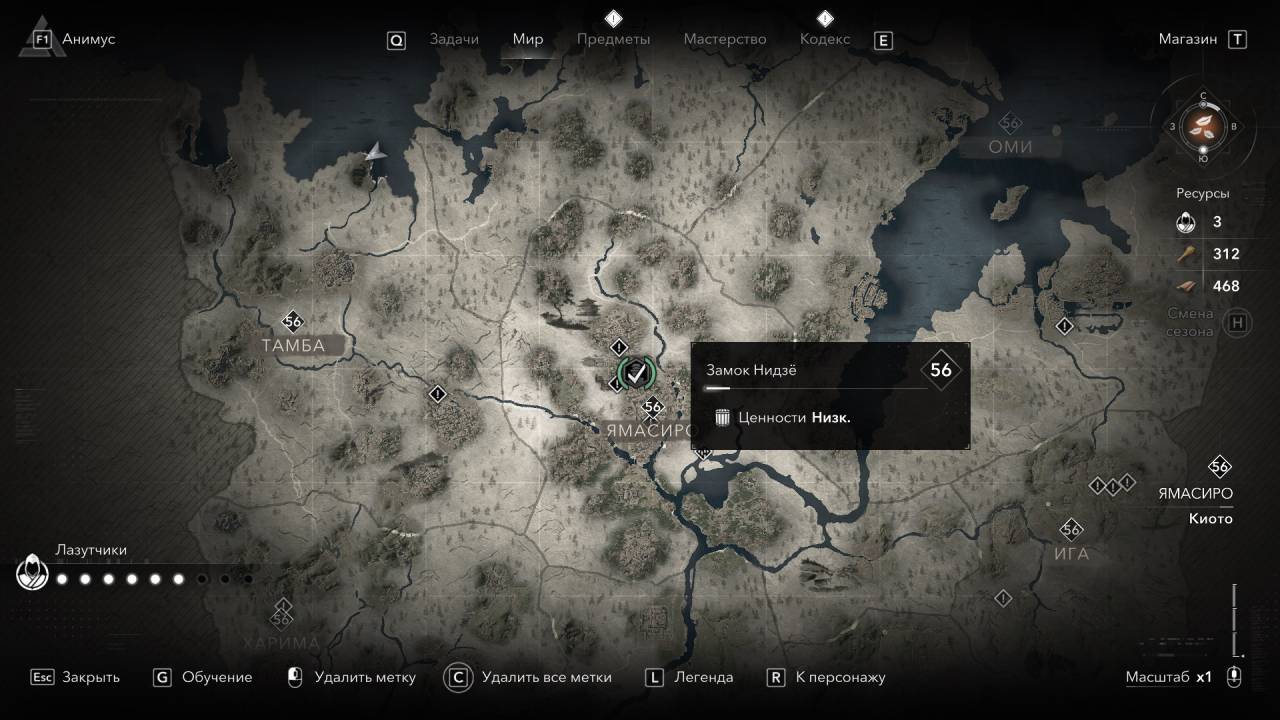This screenshot has width=1280, height=720.
Task: Open the Предметы tab
Action: [613, 39]
